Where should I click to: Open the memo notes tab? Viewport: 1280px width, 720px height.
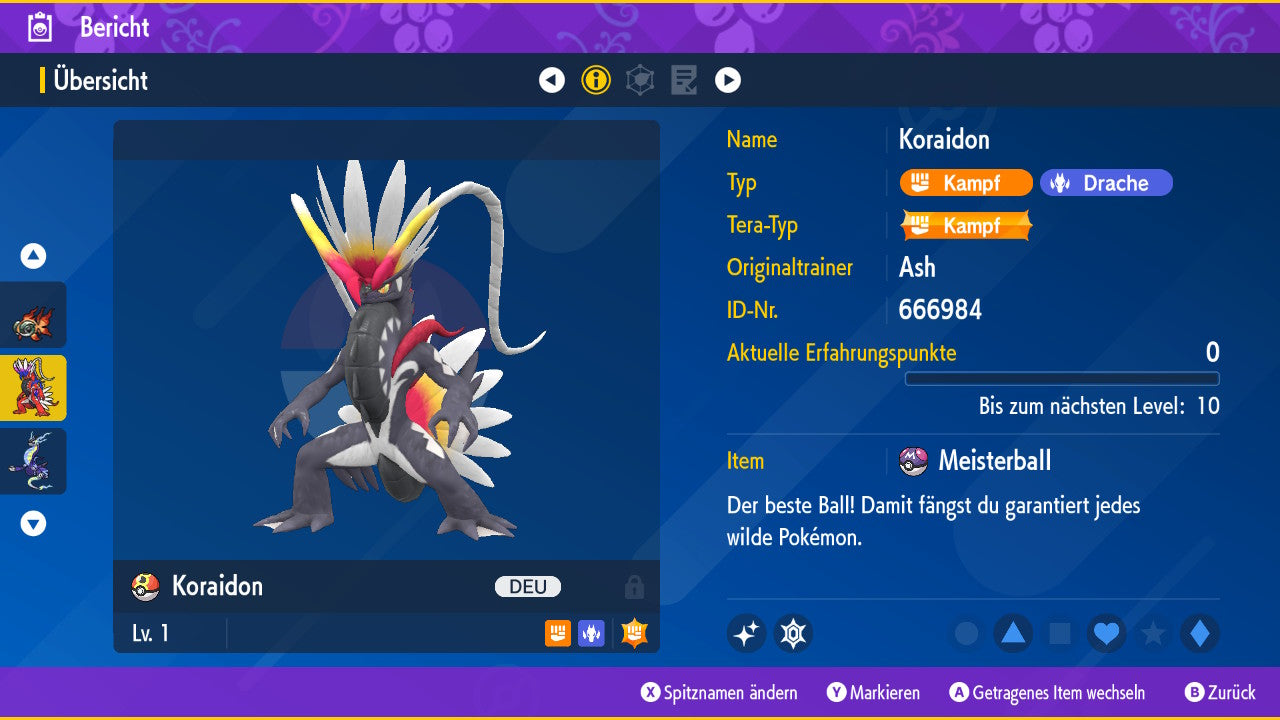point(684,80)
